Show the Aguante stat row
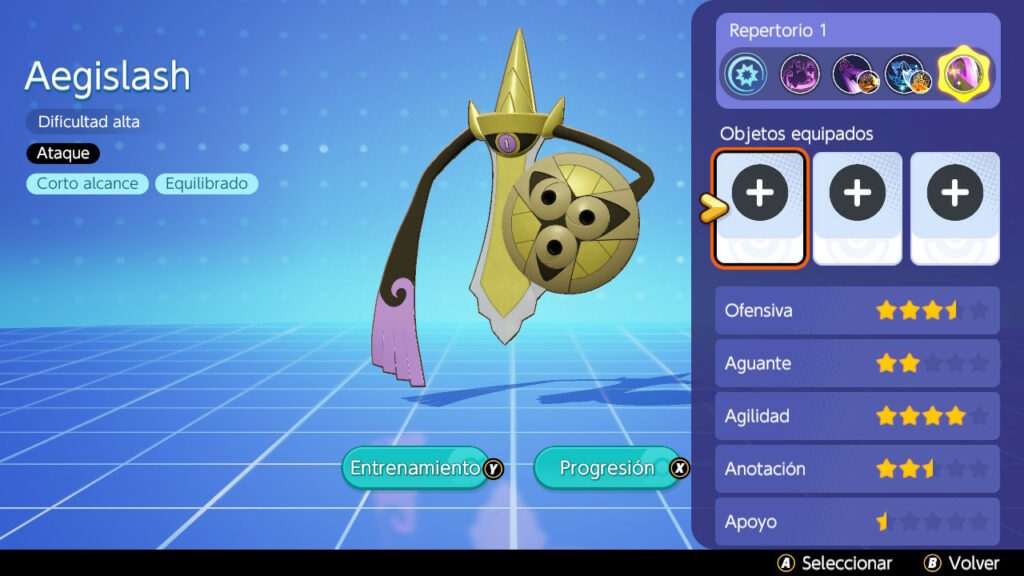Screen dimensions: 1024x576 tap(857, 363)
